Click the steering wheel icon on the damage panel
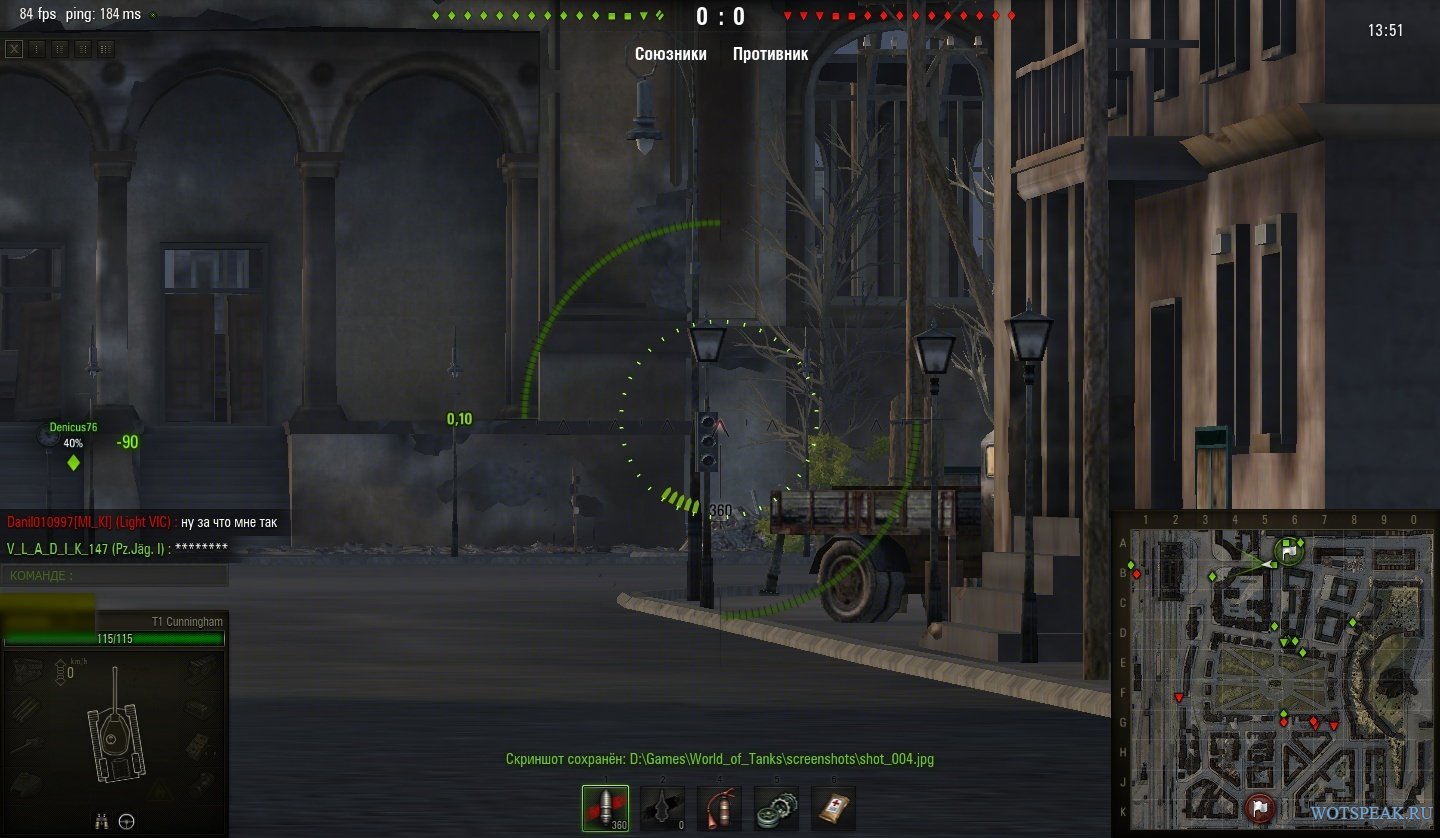This screenshot has height=838, width=1440. 127,822
